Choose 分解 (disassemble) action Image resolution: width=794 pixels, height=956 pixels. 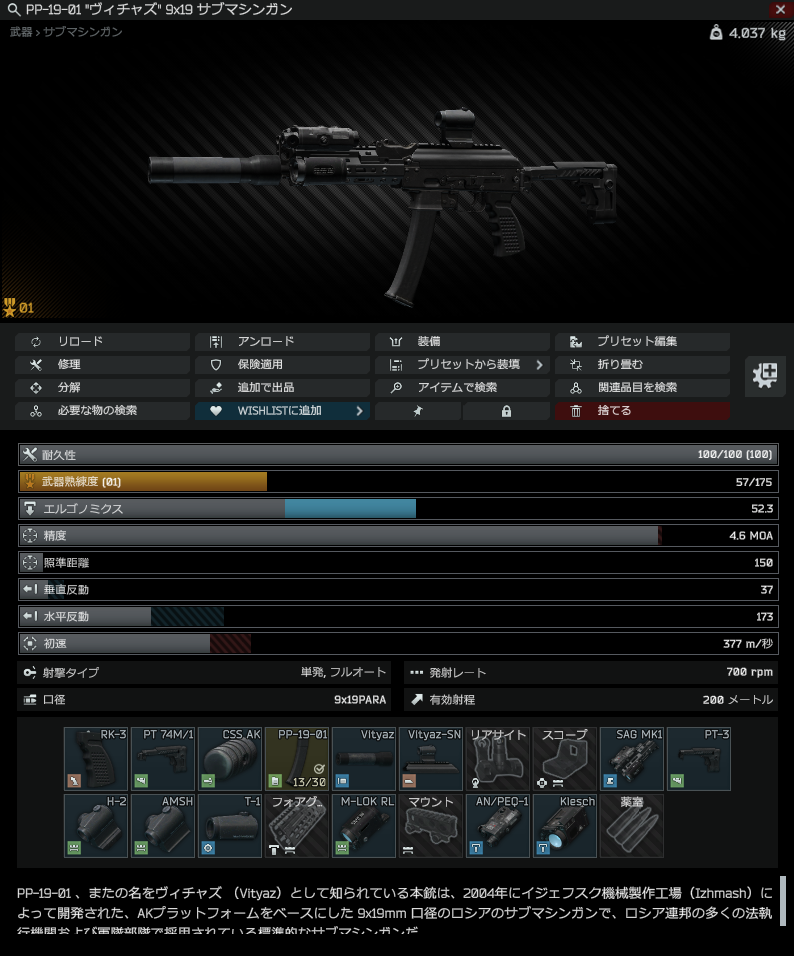[102, 387]
